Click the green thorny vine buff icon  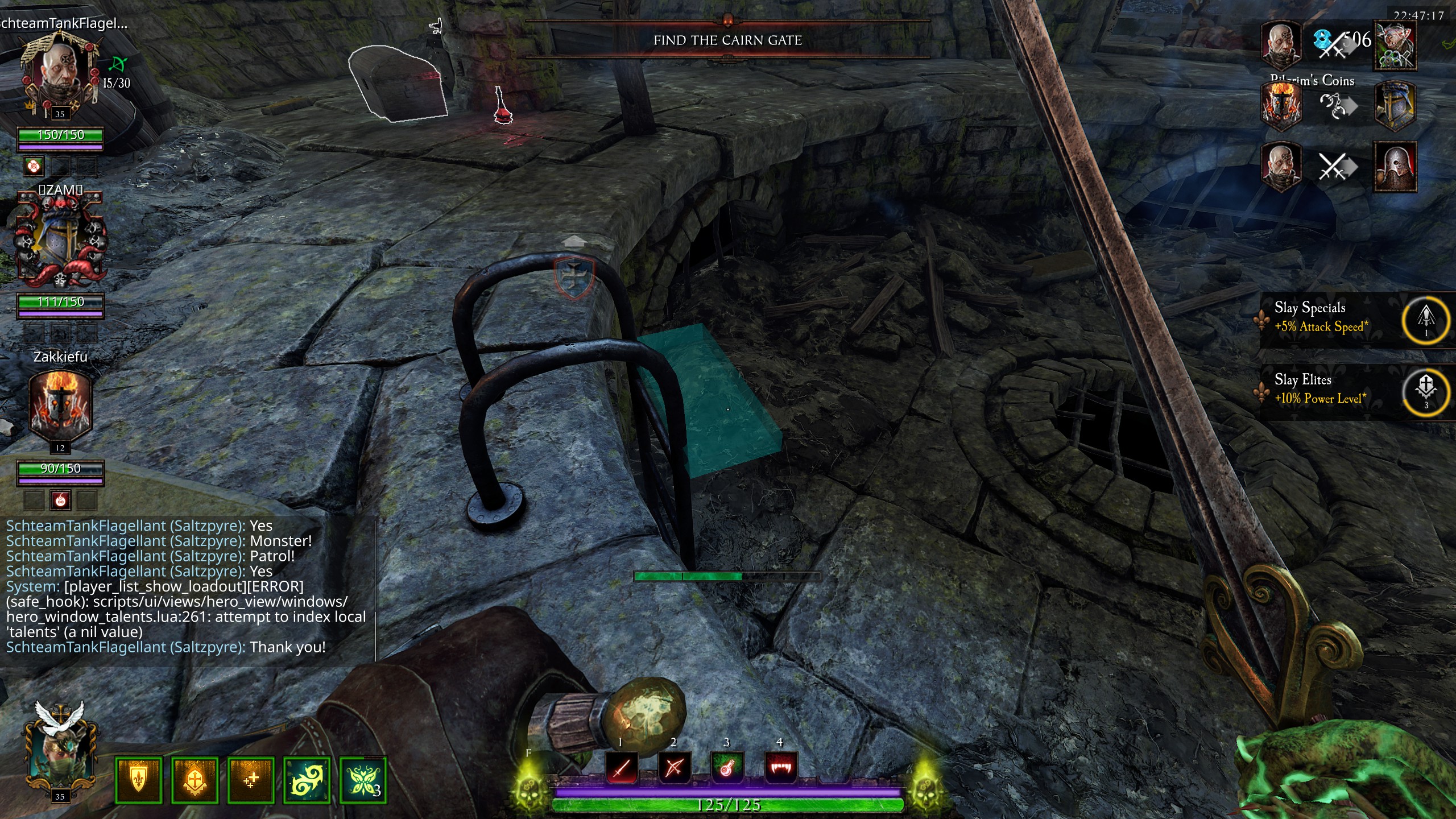(x=307, y=780)
